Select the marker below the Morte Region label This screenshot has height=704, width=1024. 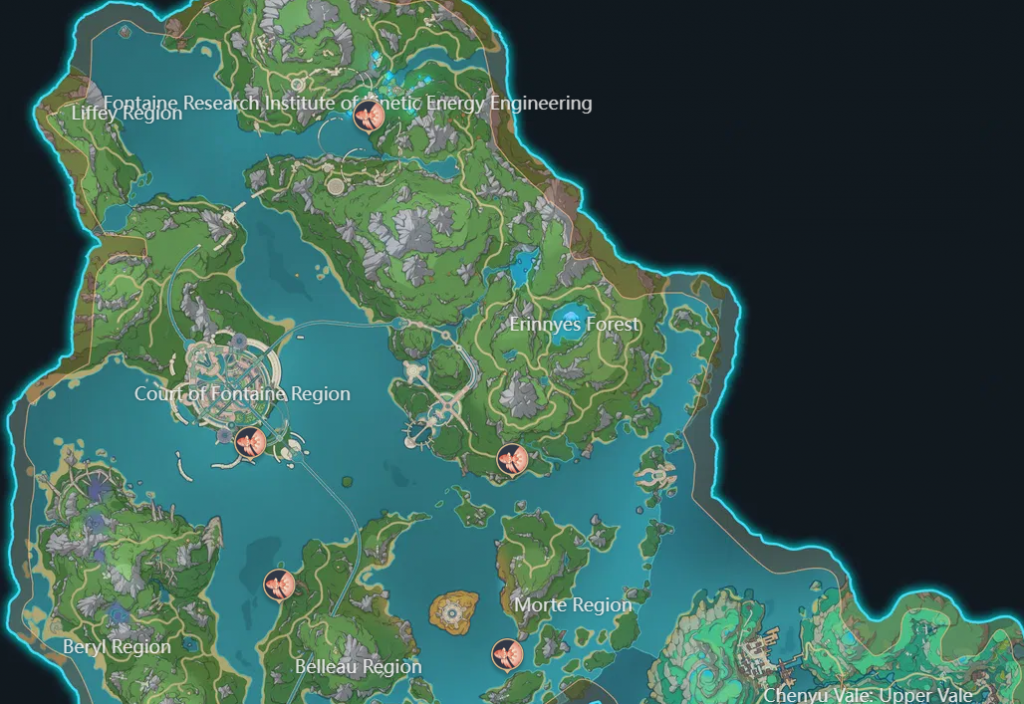click(x=507, y=654)
